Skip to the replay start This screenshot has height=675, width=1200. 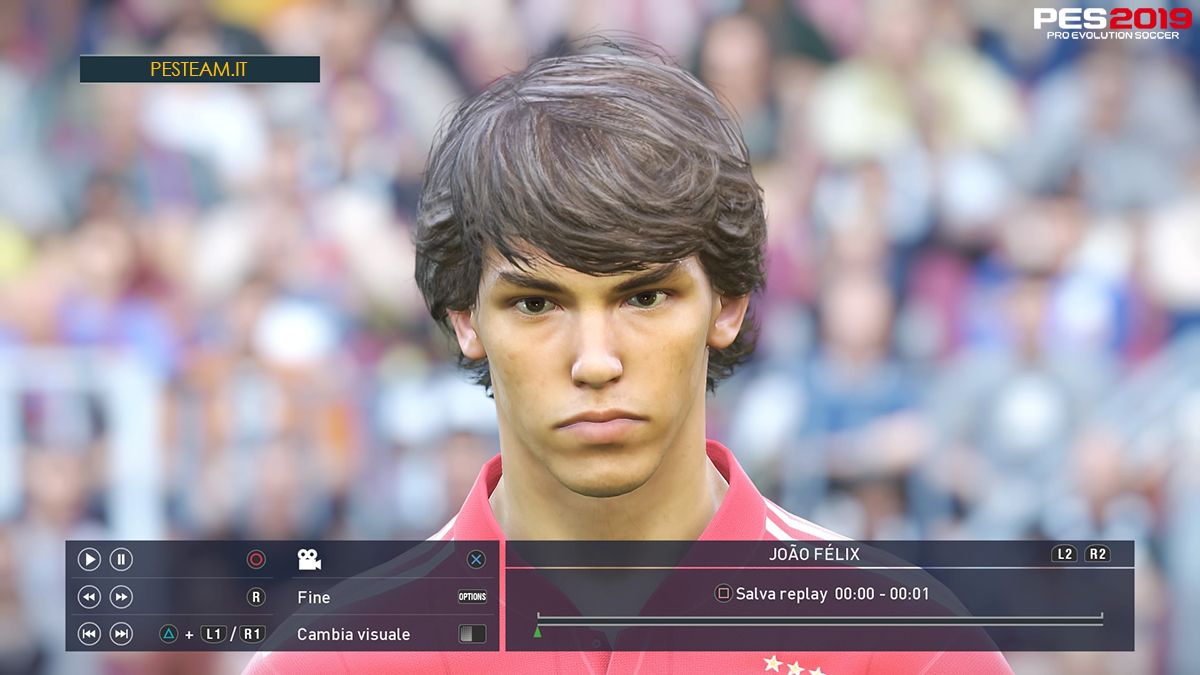click(x=89, y=634)
